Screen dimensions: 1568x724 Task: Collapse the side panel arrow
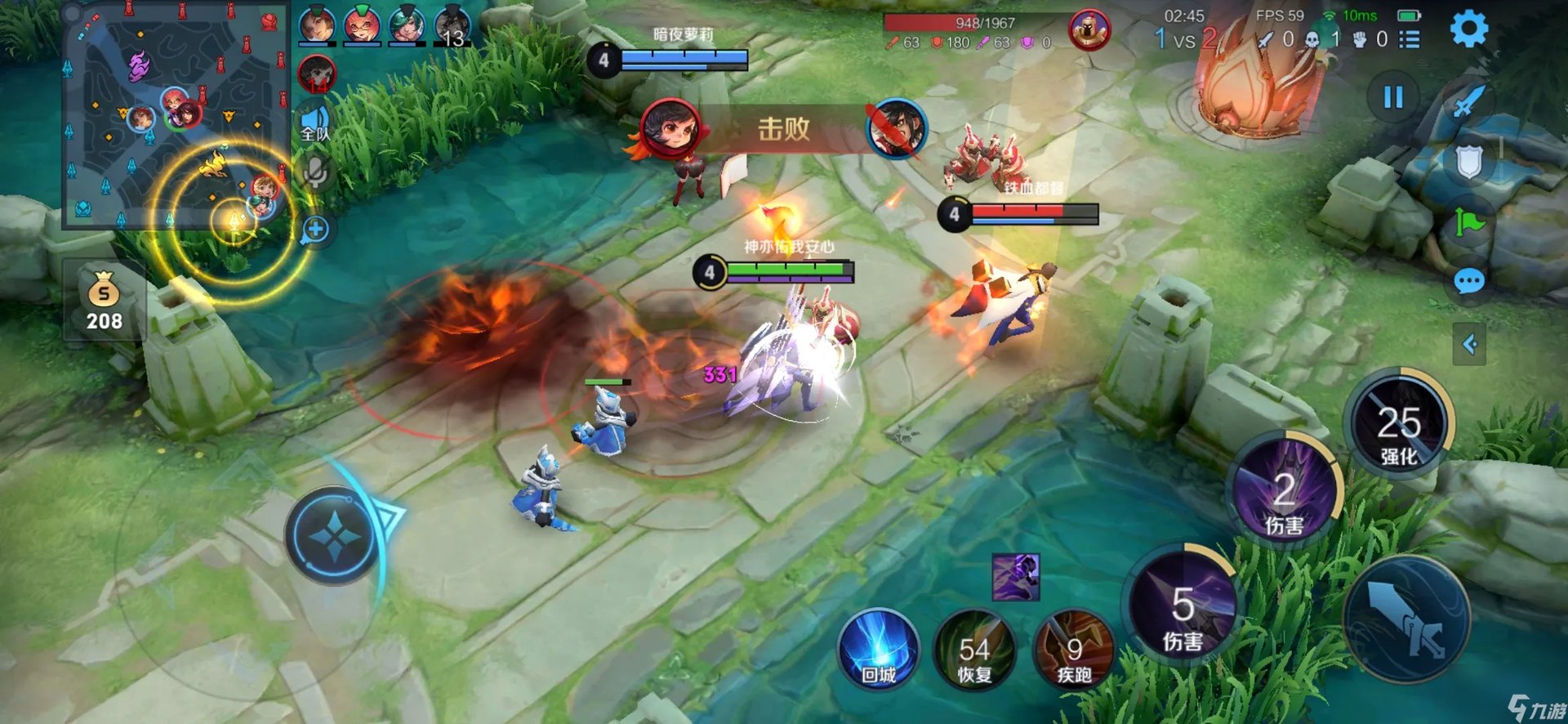[1469, 344]
